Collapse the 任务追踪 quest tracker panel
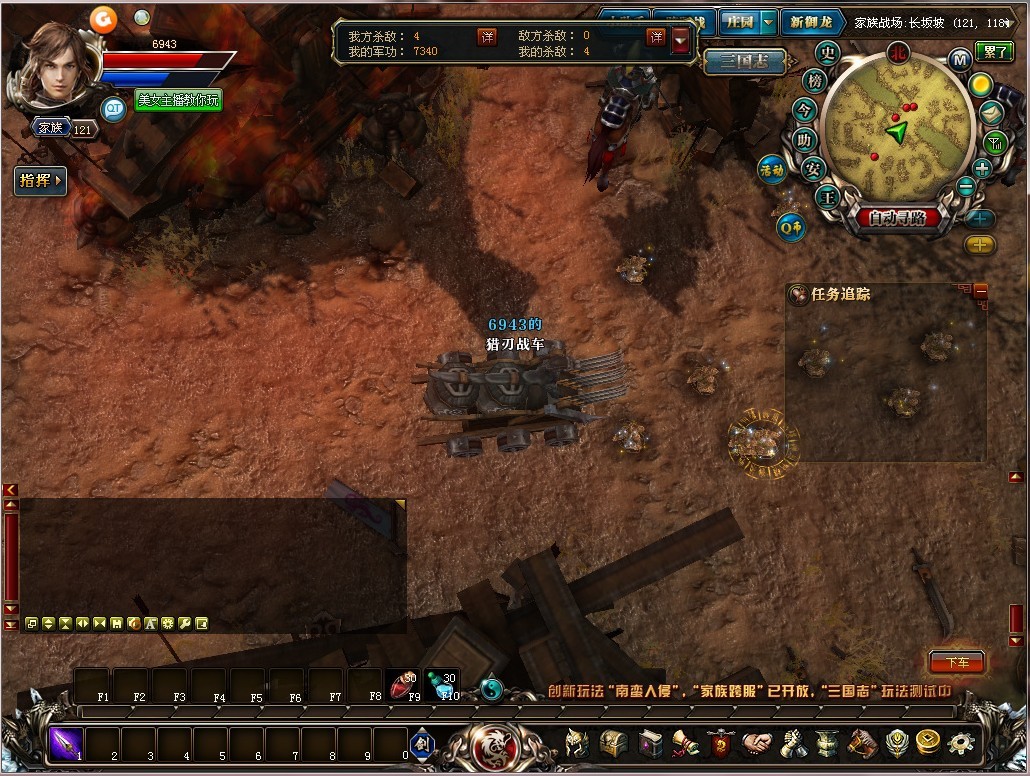 point(980,291)
